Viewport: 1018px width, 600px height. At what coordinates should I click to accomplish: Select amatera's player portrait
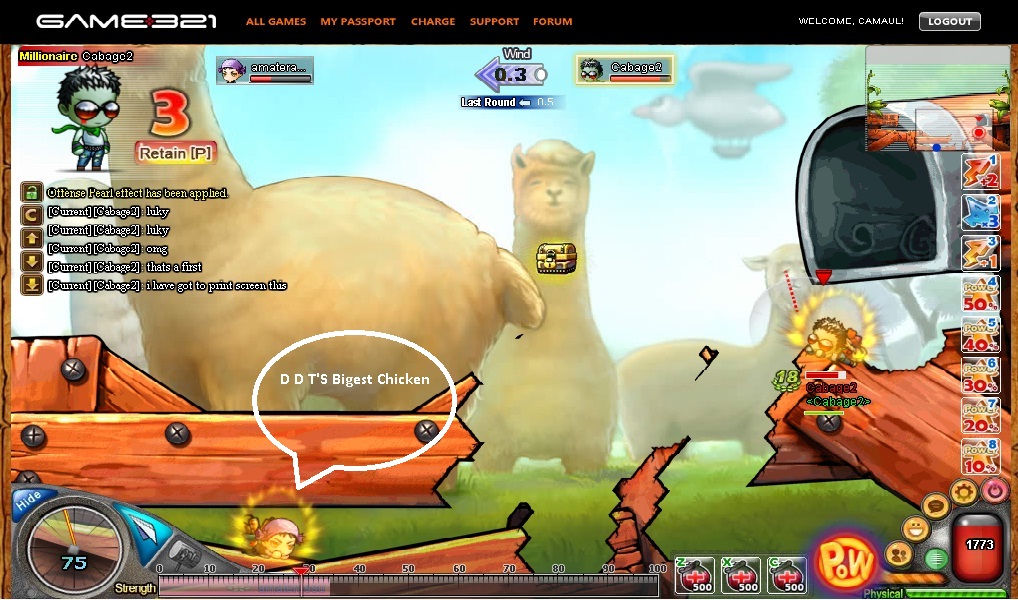(x=232, y=70)
